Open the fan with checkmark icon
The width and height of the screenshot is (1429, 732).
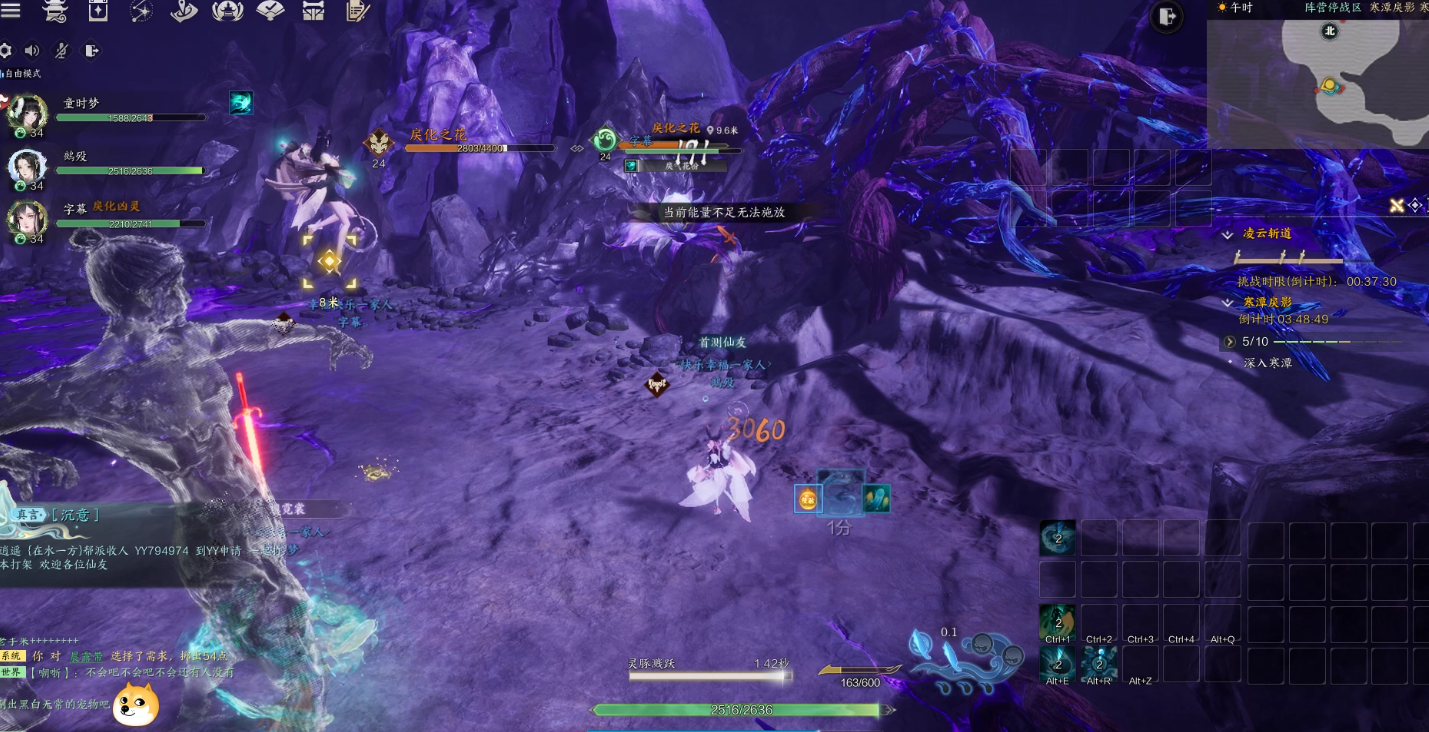pos(271,11)
